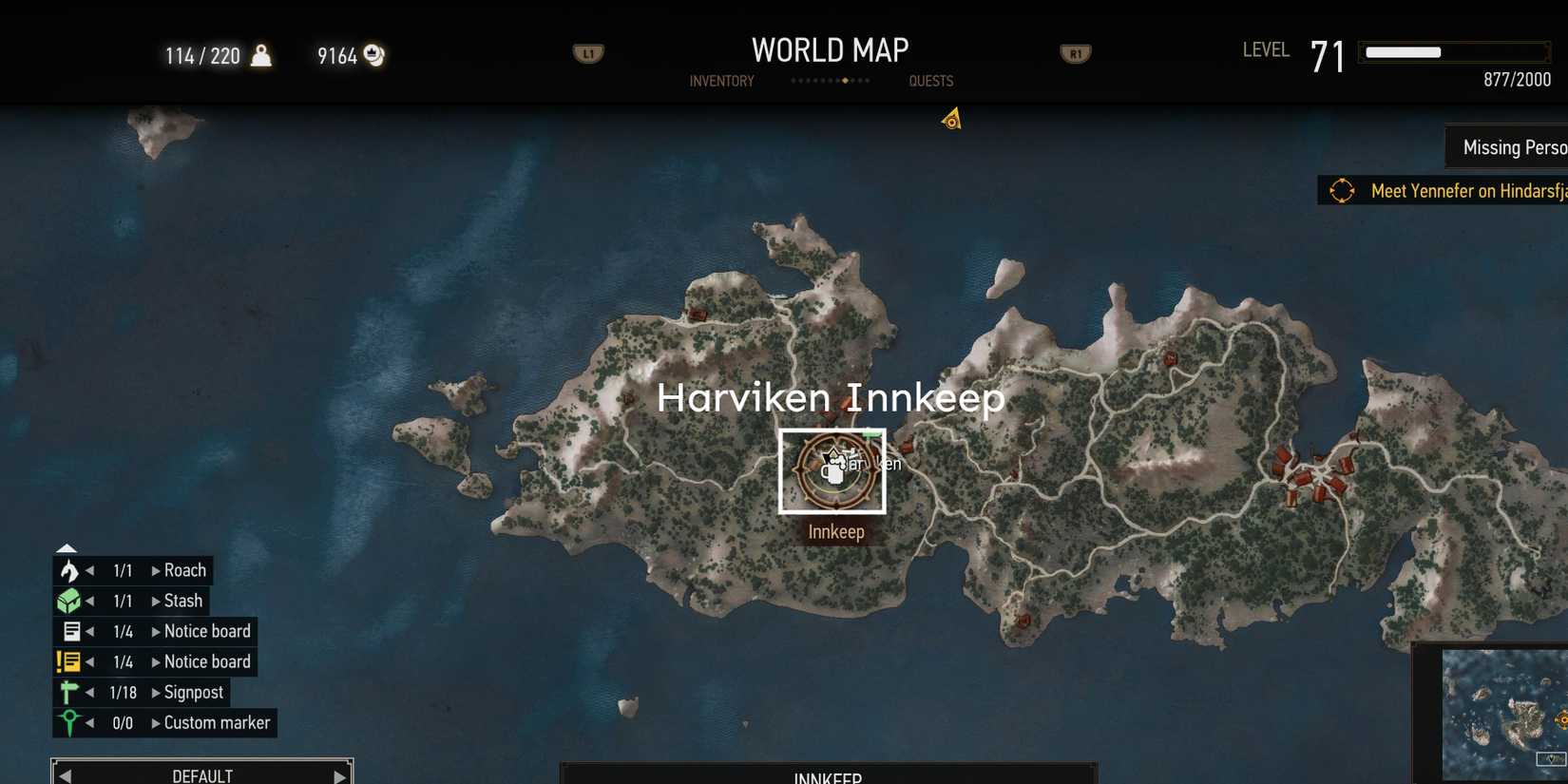This screenshot has height=784, width=1568.
Task: Click the quest tracker icon beside Meet Yennefer
Action: (1342, 190)
